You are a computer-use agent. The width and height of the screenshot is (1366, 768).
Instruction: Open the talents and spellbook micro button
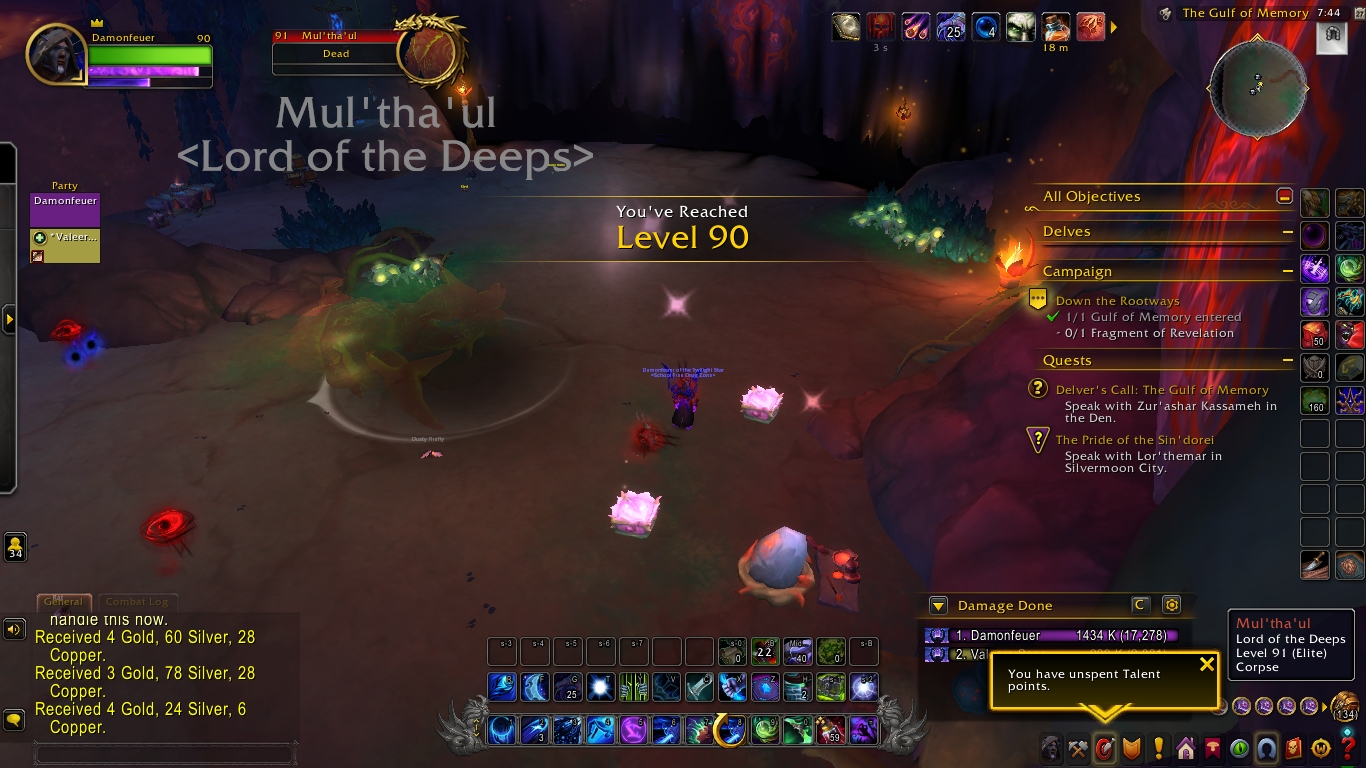click(1105, 748)
